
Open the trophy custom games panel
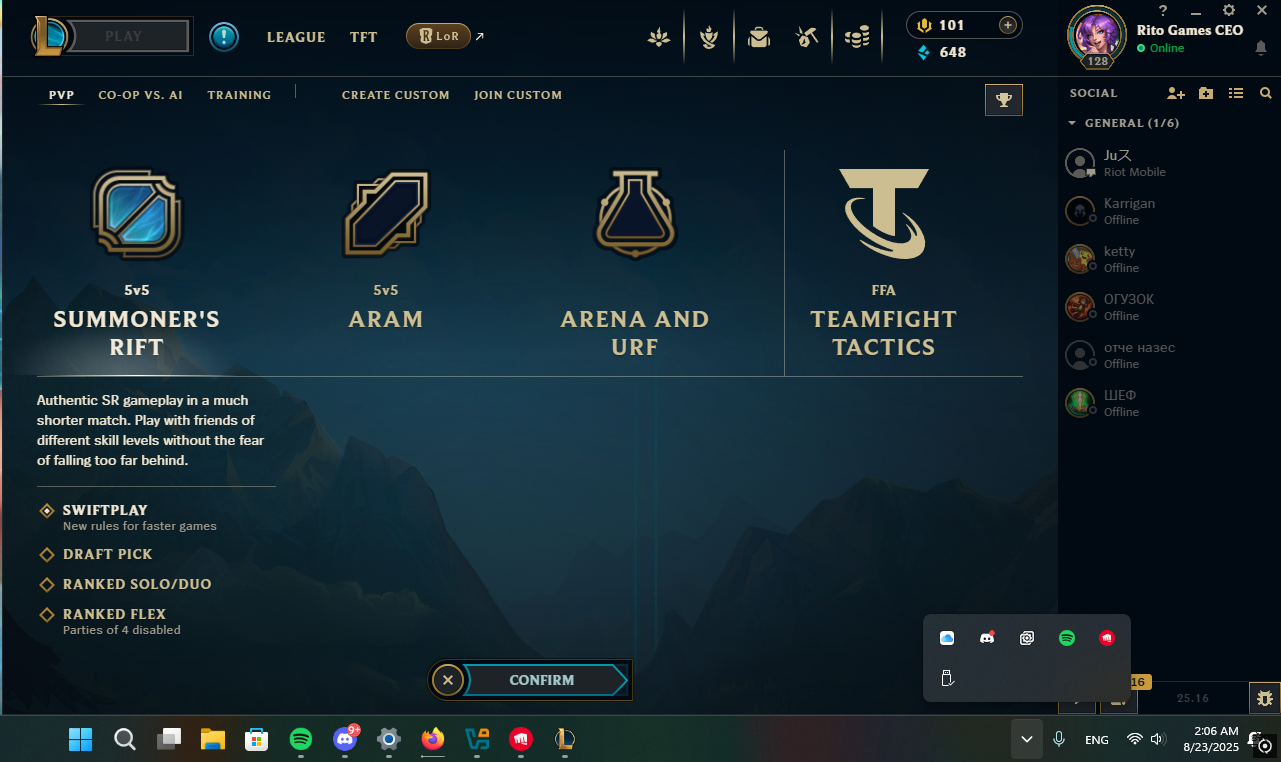(x=1003, y=99)
